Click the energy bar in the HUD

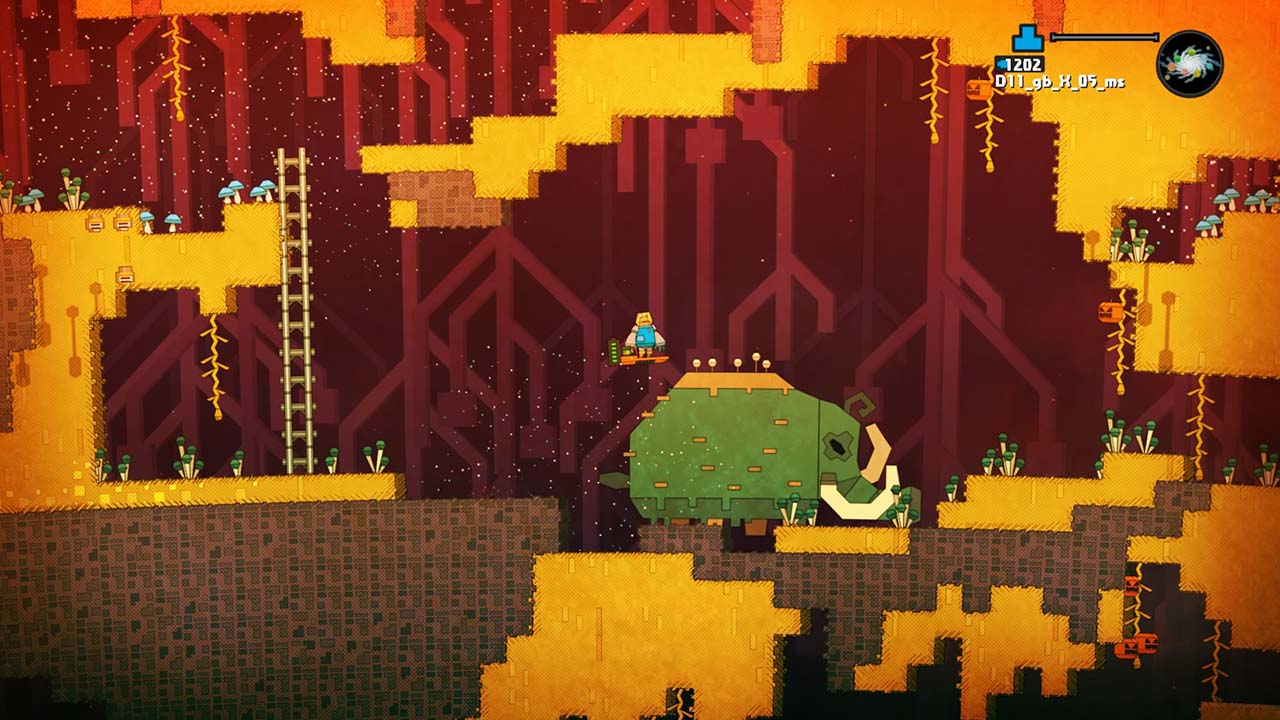click(1105, 36)
